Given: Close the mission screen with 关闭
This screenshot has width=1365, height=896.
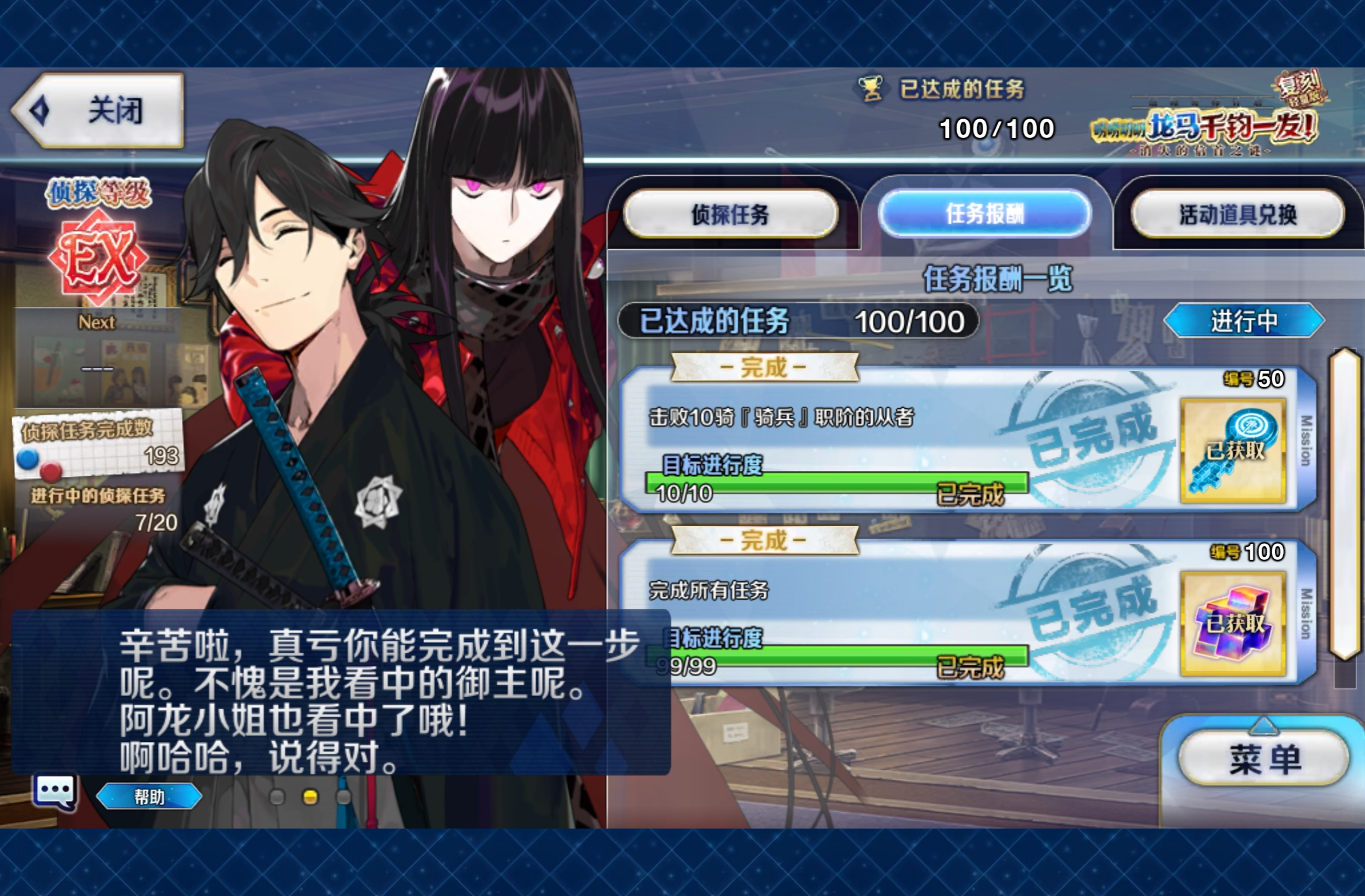Looking at the screenshot, I should tap(99, 110).
